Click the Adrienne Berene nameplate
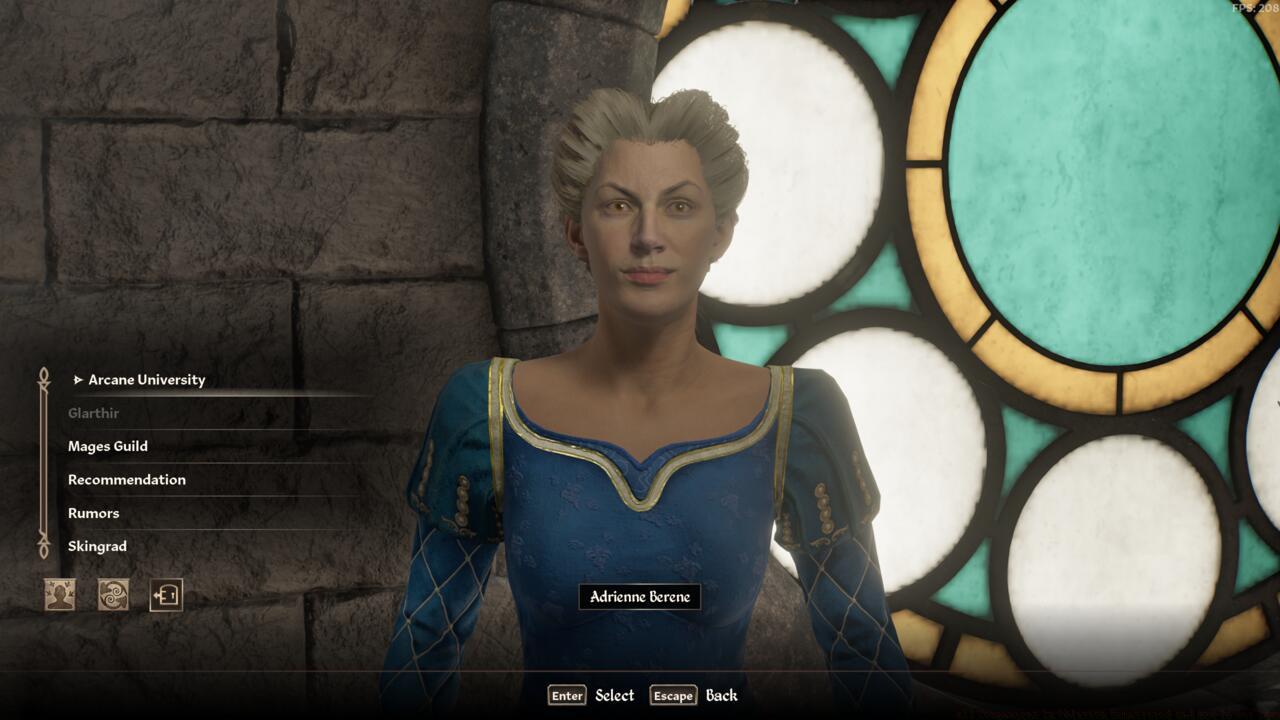 [x=642, y=596]
